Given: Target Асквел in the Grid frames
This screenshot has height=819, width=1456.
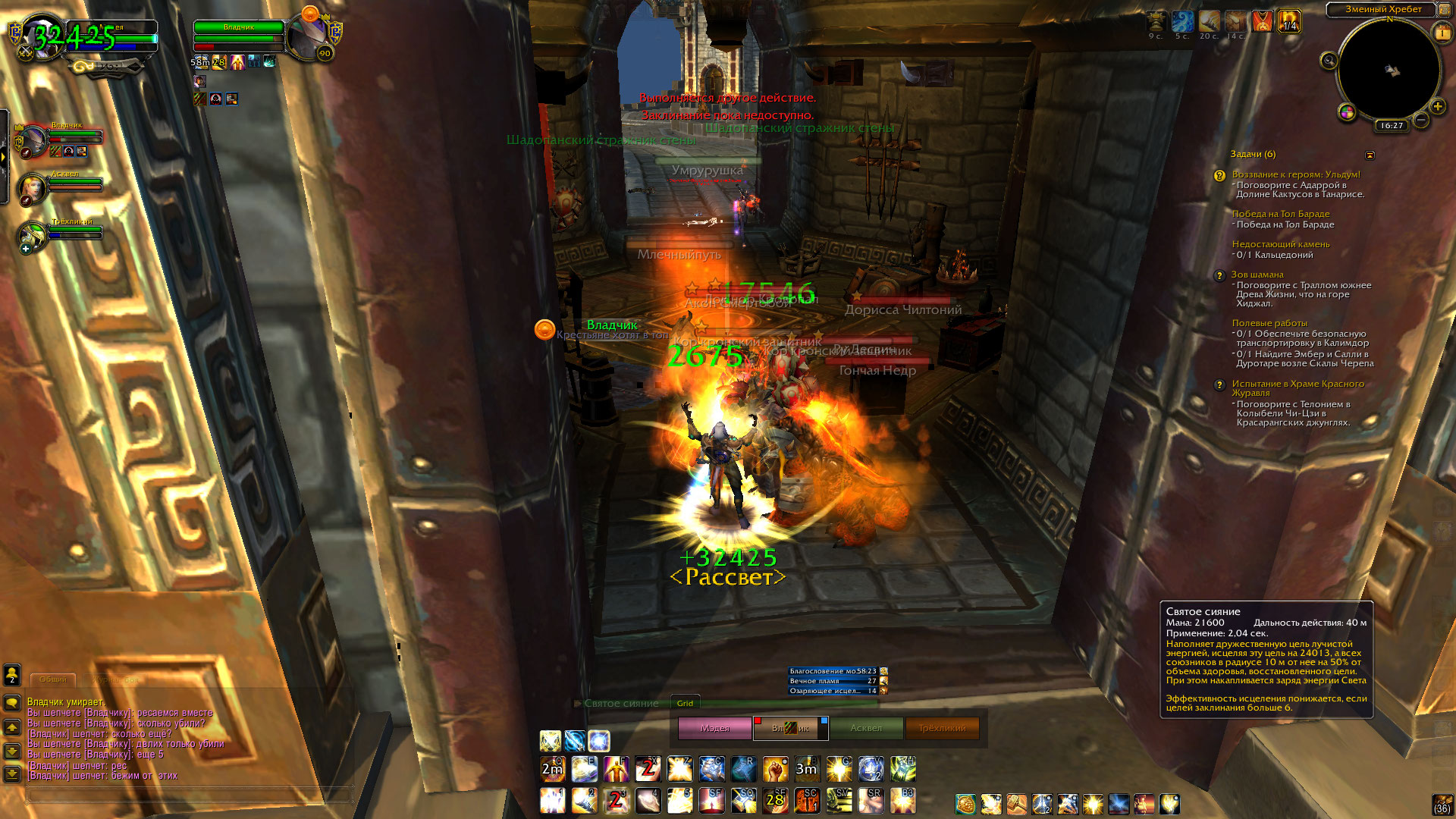Looking at the screenshot, I should (x=866, y=728).
